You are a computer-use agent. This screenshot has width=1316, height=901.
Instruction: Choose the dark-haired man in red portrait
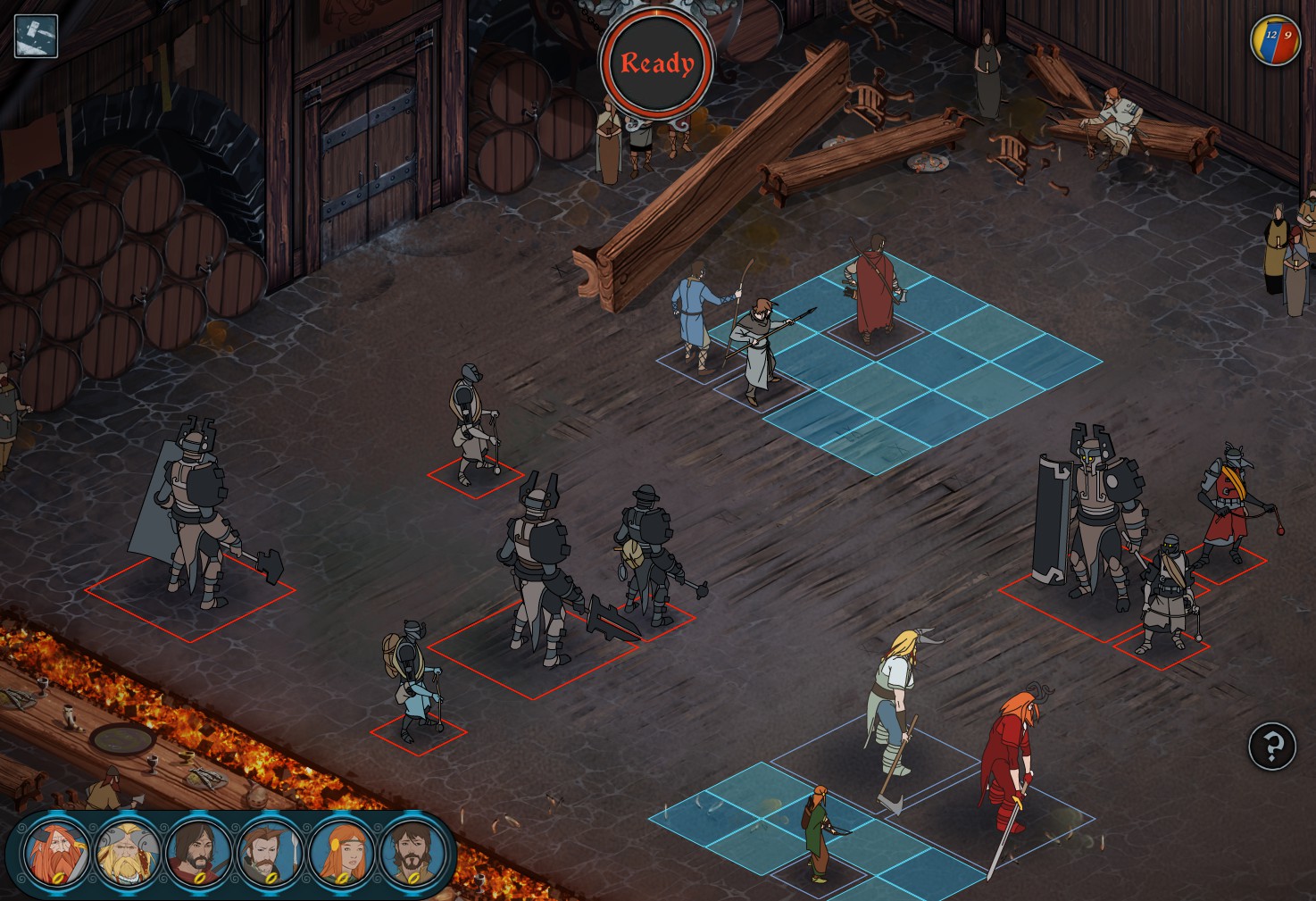pos(199,852)
